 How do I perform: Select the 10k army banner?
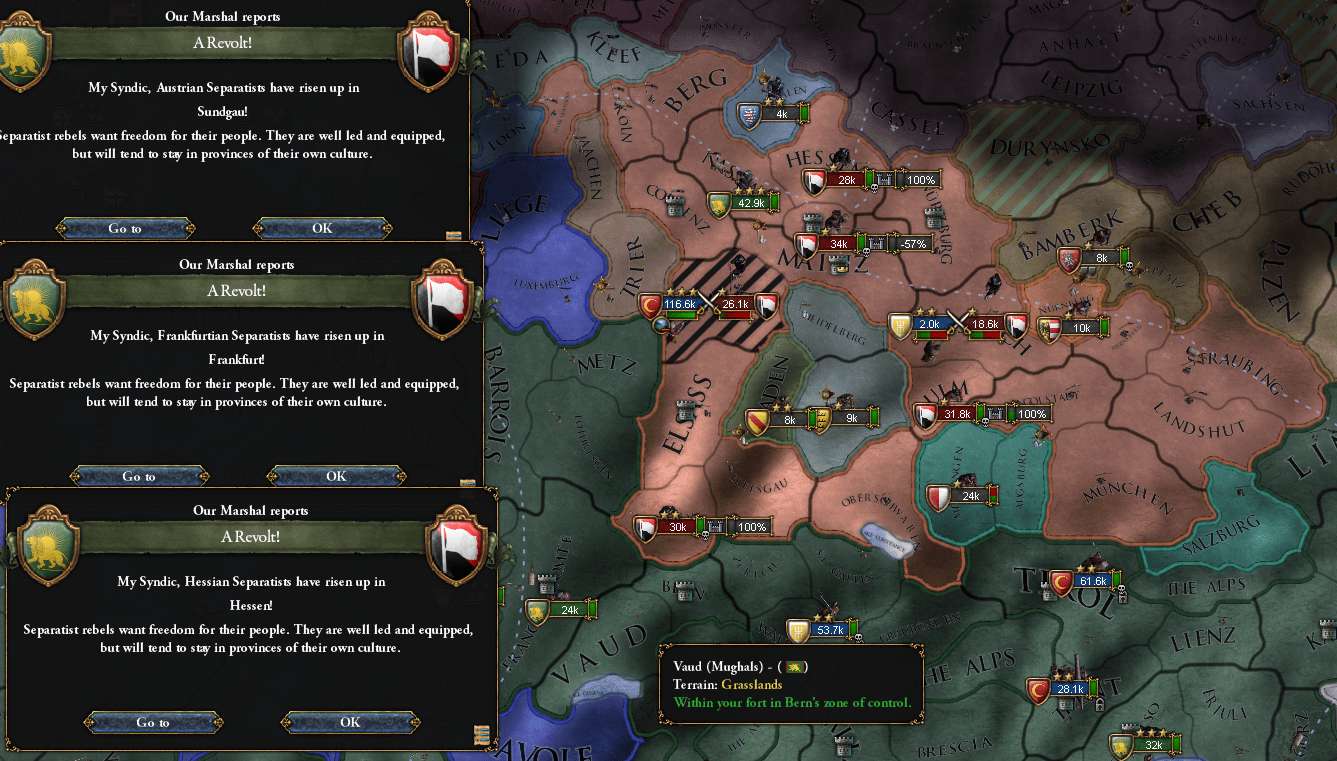click(1081, 328)
